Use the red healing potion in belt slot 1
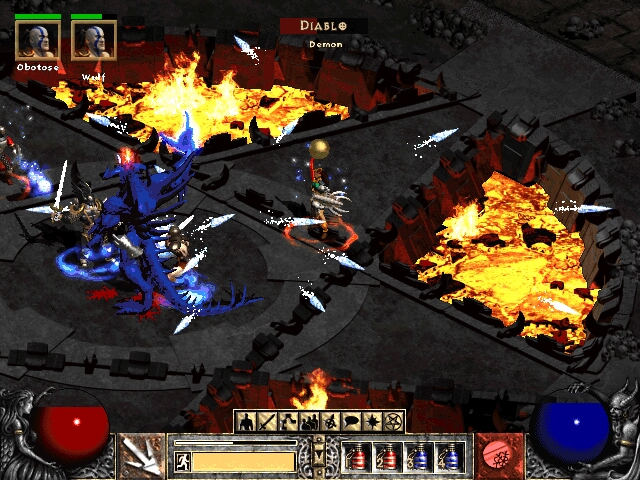 pos(357,457)
